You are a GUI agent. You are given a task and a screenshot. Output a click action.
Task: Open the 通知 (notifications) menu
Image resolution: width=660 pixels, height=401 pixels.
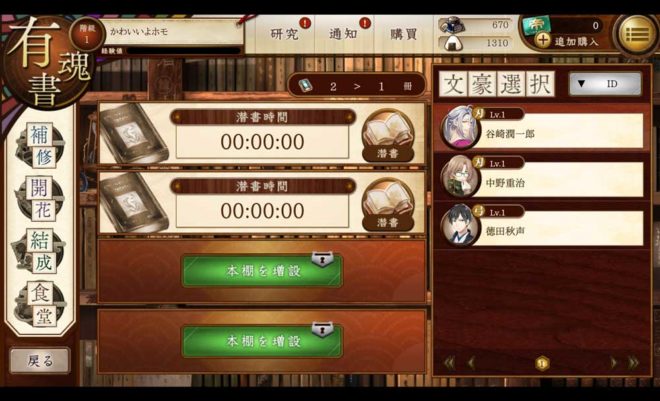343,34
